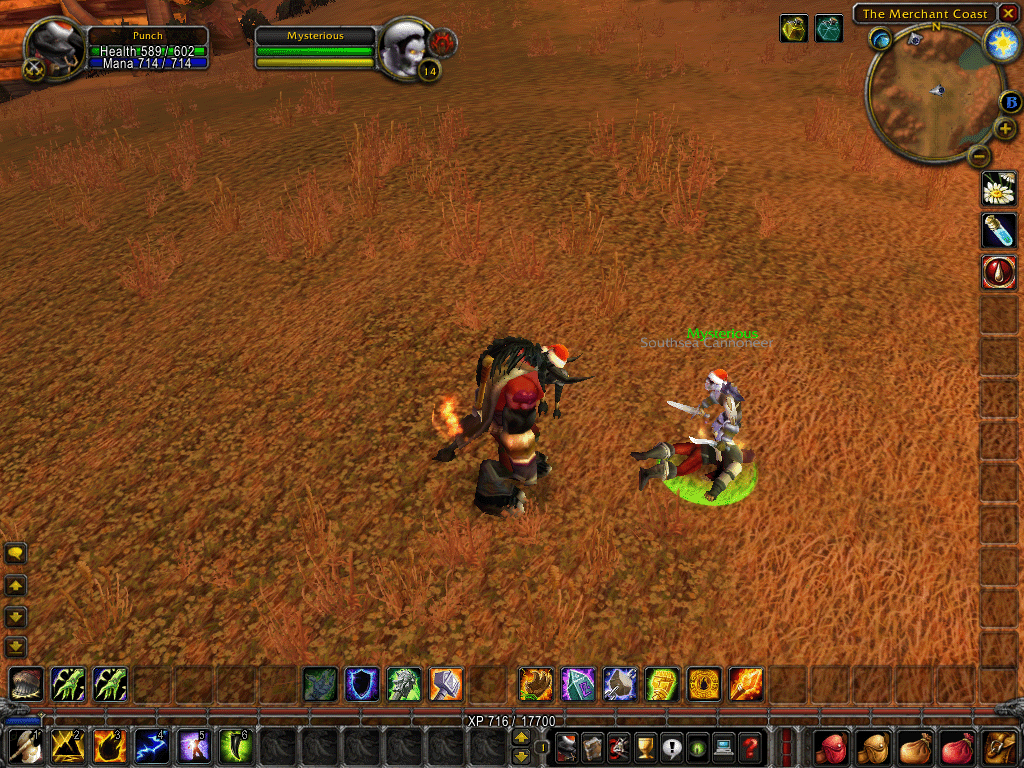Viewport: 1024px width, 768px height.
Task: Use the white daisy flower item
Action: pos(999,188)
